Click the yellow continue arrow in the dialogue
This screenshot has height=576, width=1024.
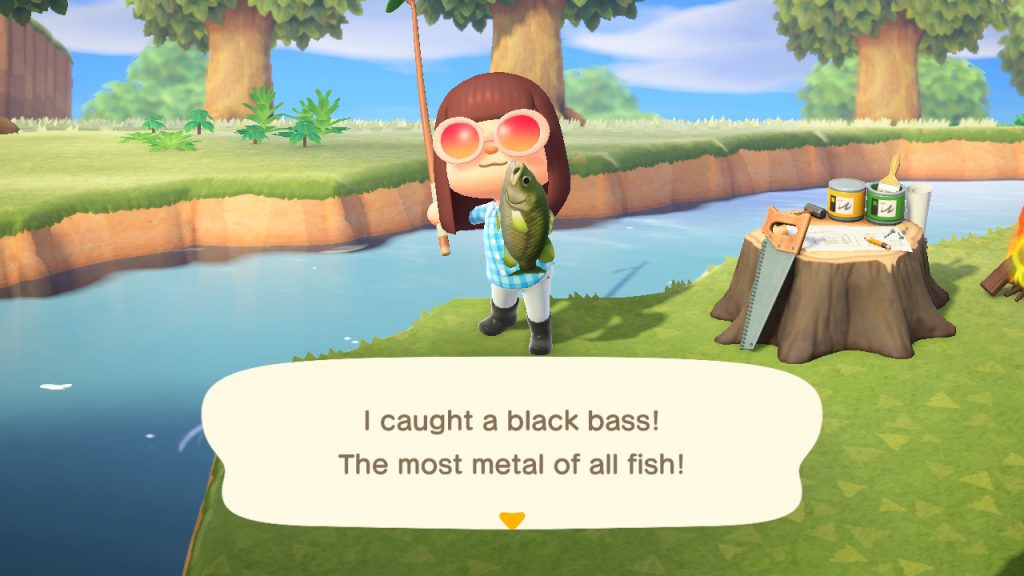[512, 520]
